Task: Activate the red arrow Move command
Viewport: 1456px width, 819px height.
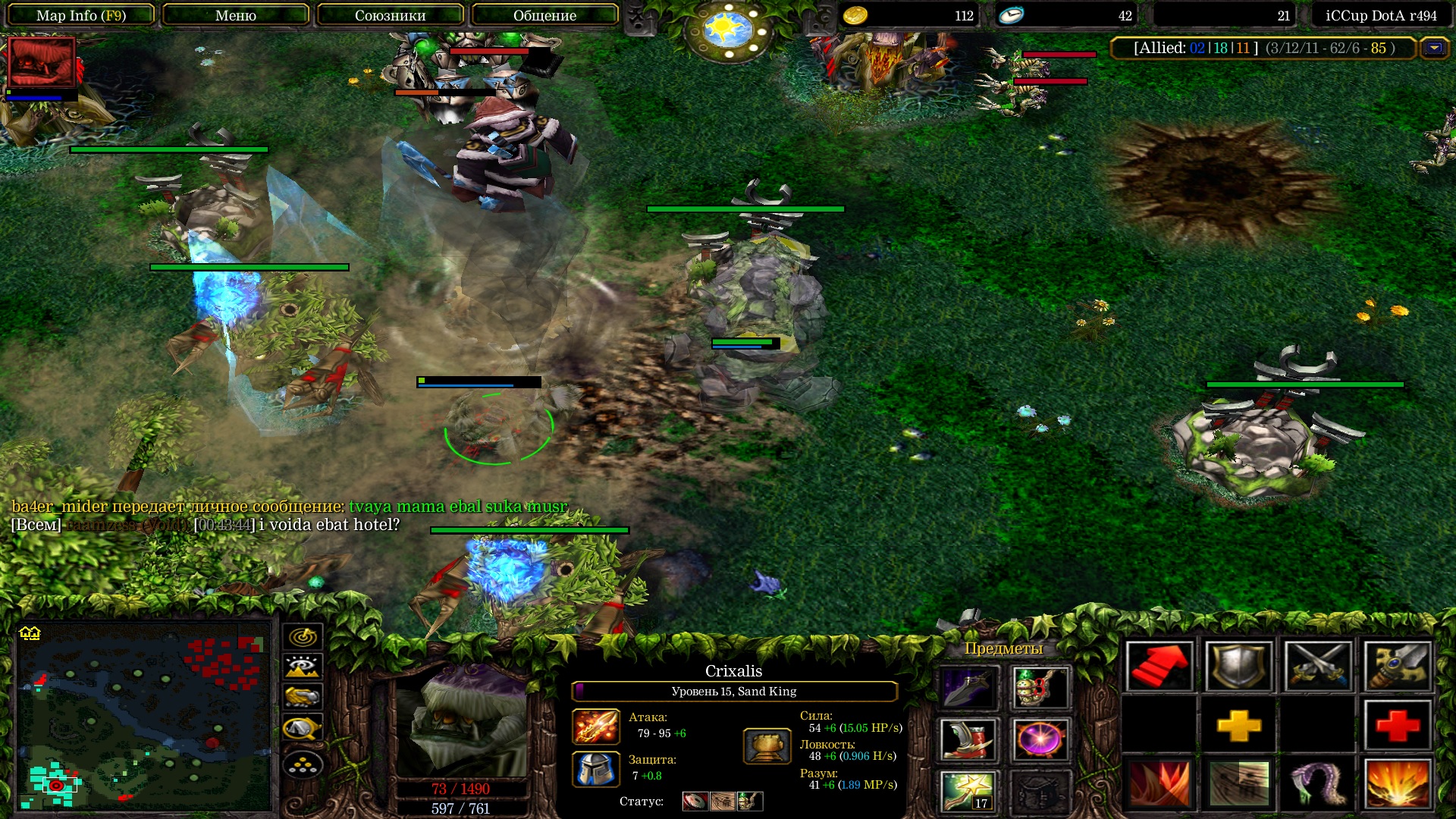Action: click(x=1159, y=667)
